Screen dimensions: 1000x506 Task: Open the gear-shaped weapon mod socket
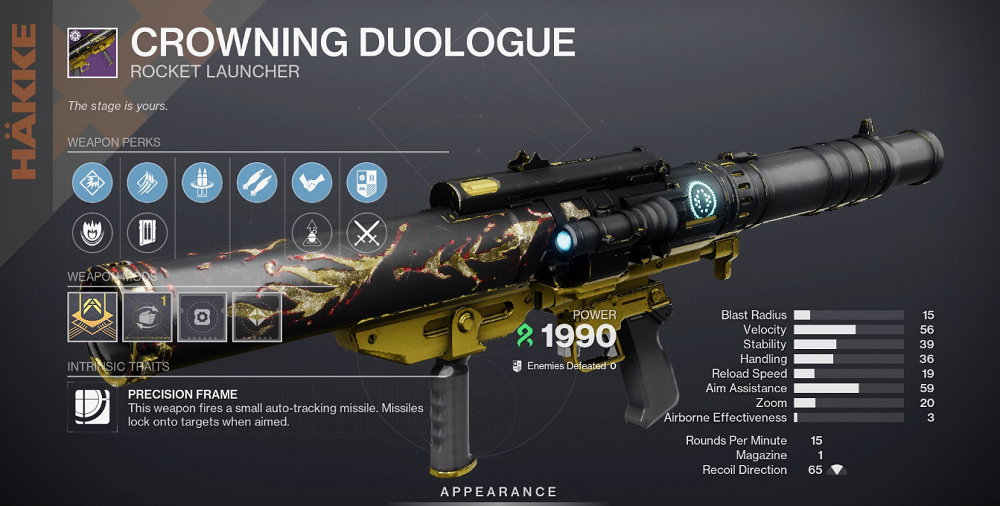click(202, 317)
